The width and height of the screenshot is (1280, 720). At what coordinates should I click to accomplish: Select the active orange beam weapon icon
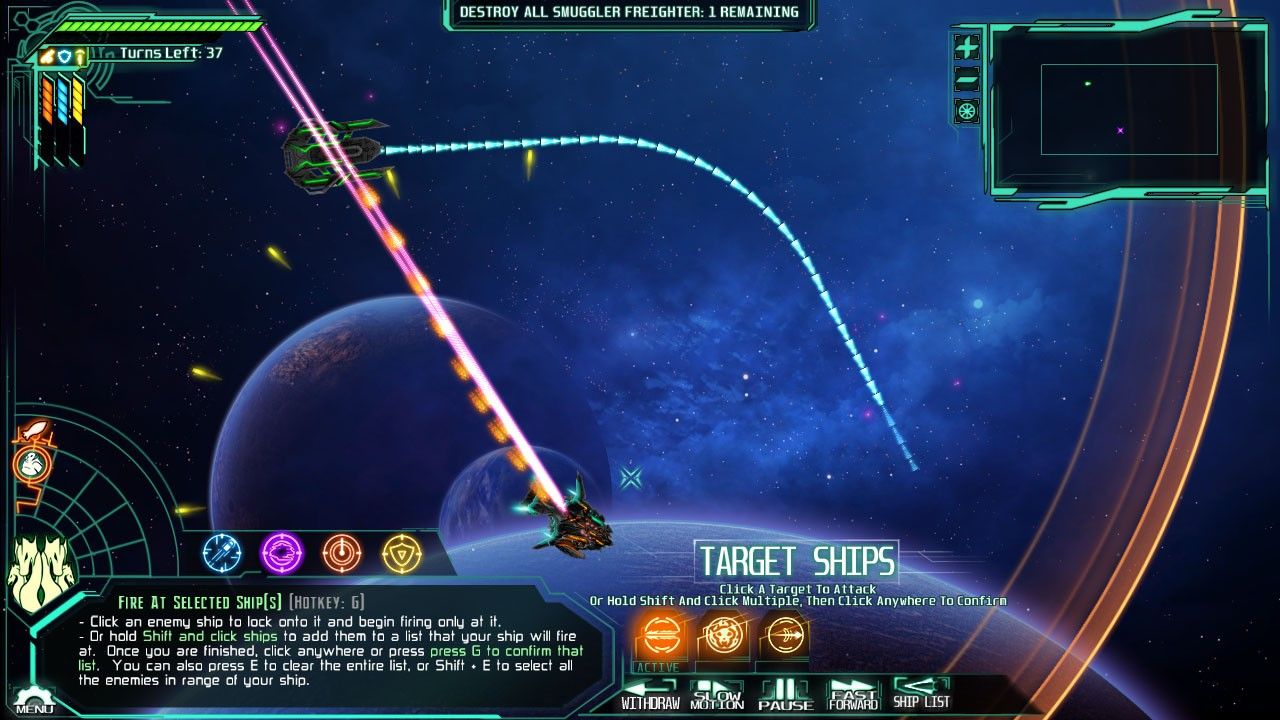660,634
